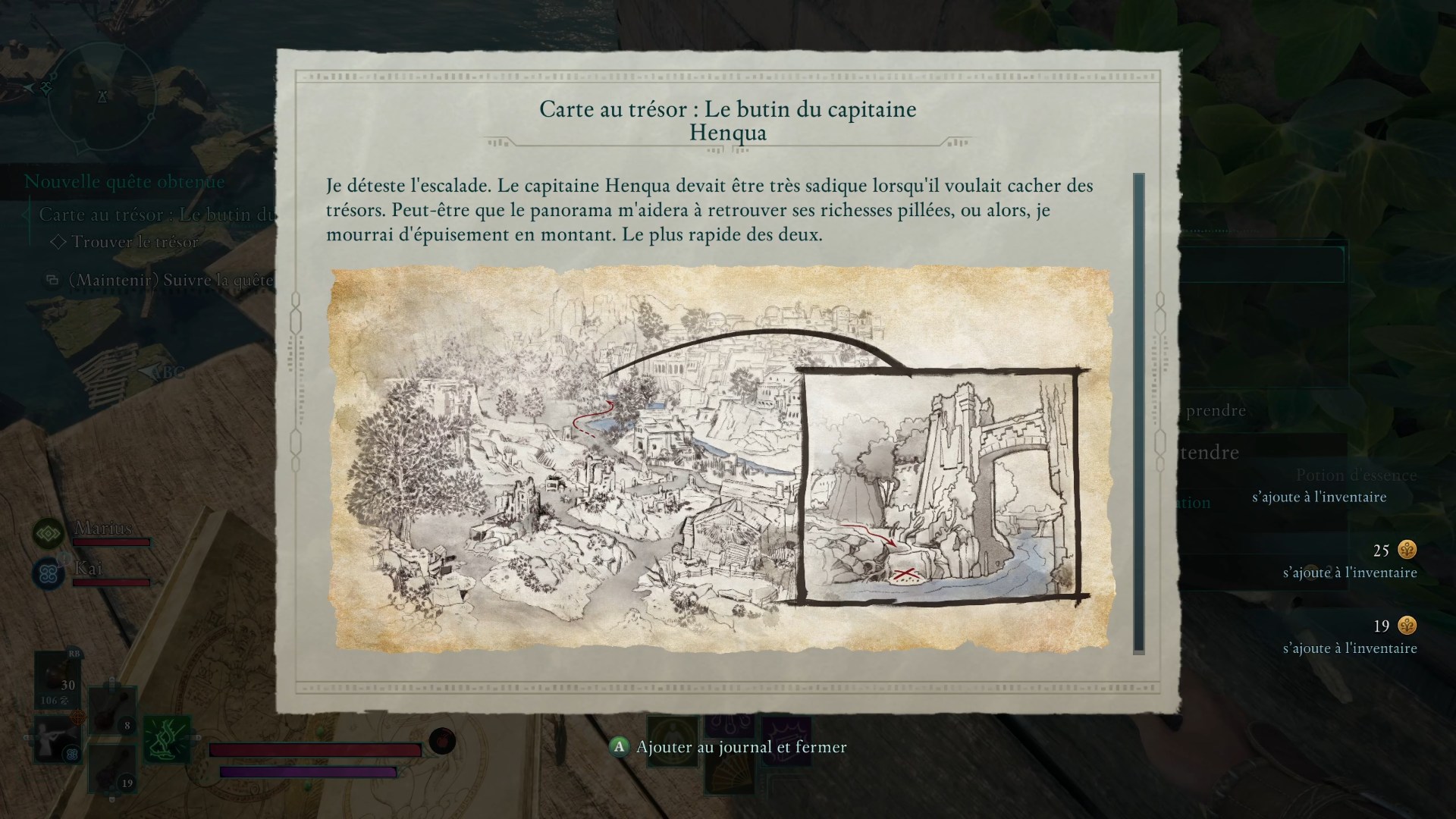Viewport: 1456px width, 819px height.
Task: Click the red X on the treasure map inset
Action: 904,574
